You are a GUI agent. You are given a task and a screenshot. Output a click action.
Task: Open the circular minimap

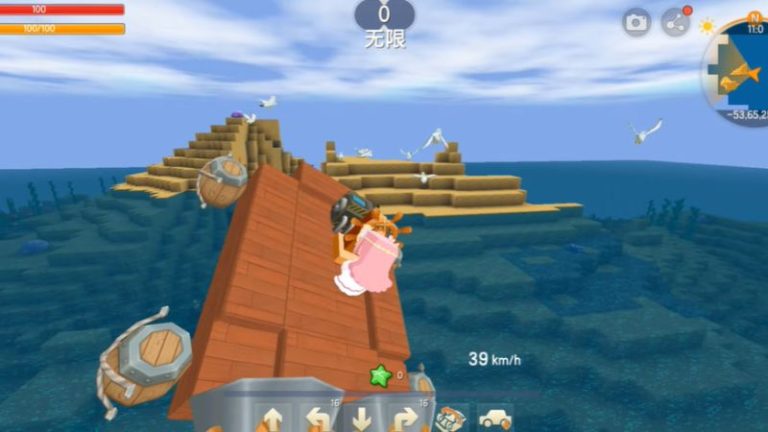[x=740, y=70]
